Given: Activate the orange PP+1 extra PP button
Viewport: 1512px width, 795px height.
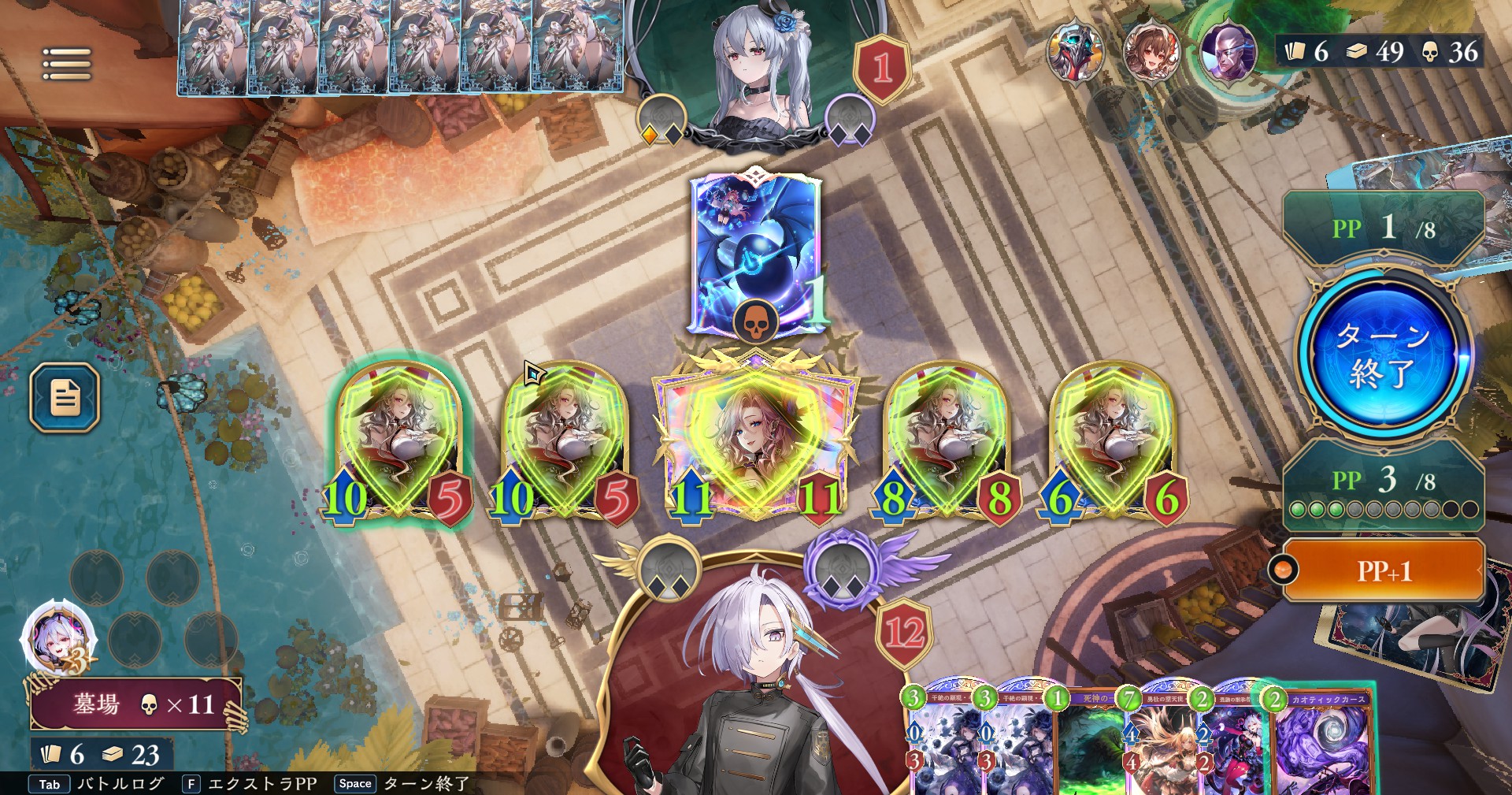Looking at the screenshot, I should coord(1383,570).
